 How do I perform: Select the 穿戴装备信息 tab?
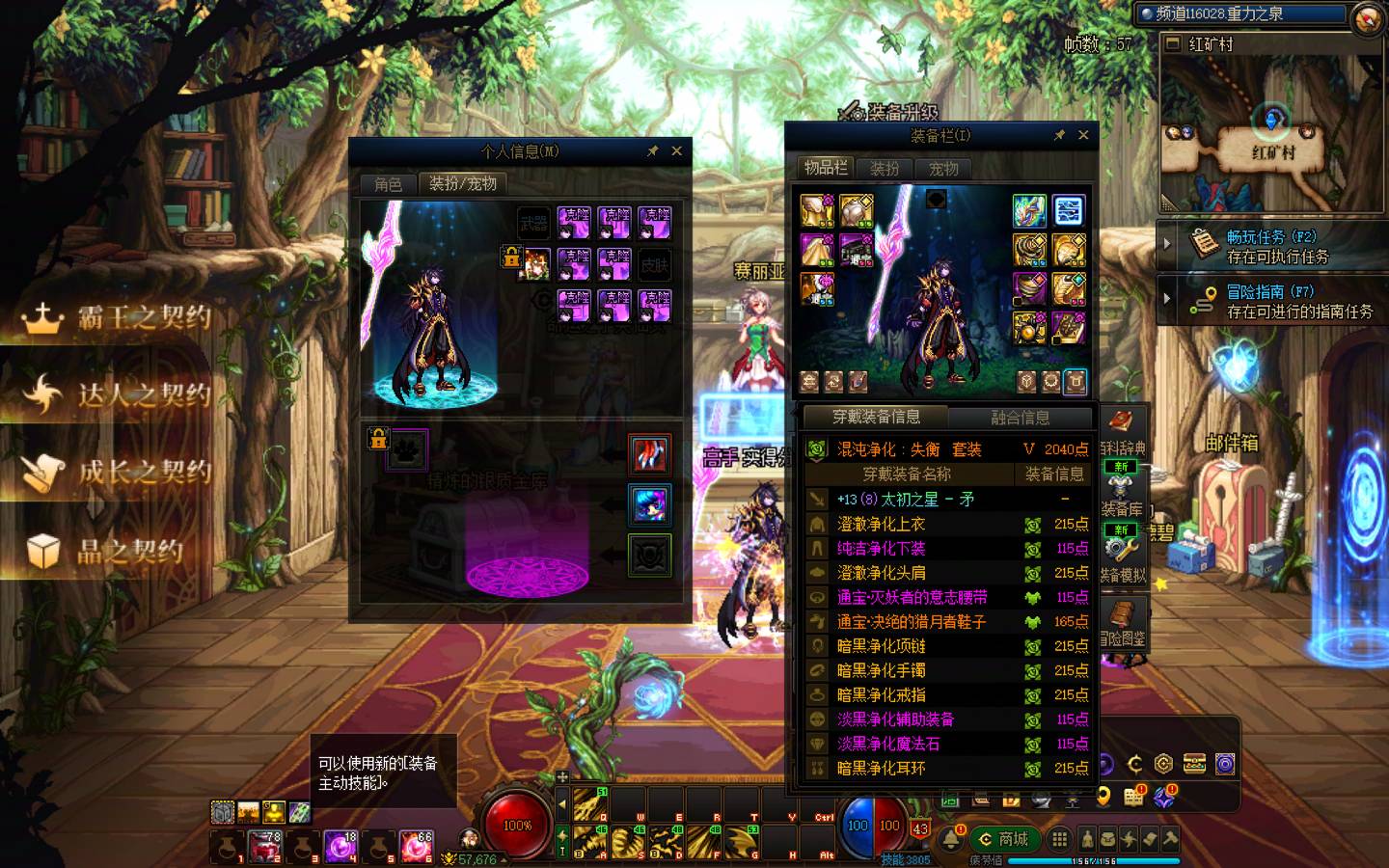(876, 418)
